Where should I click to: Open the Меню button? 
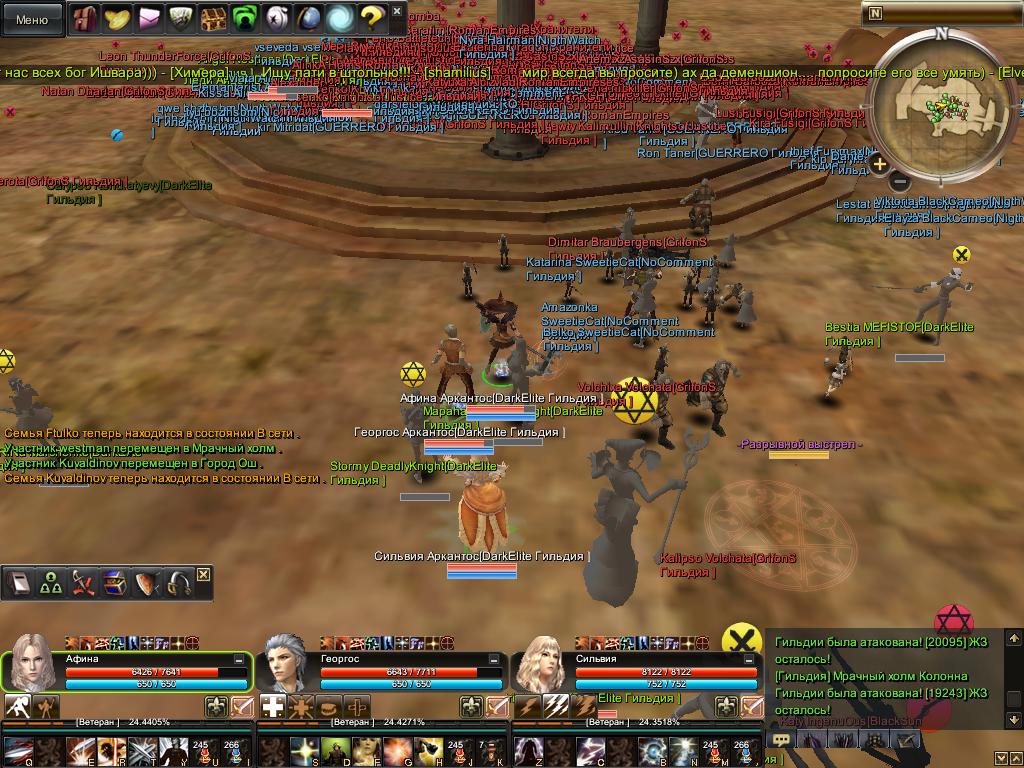point(32,19)
